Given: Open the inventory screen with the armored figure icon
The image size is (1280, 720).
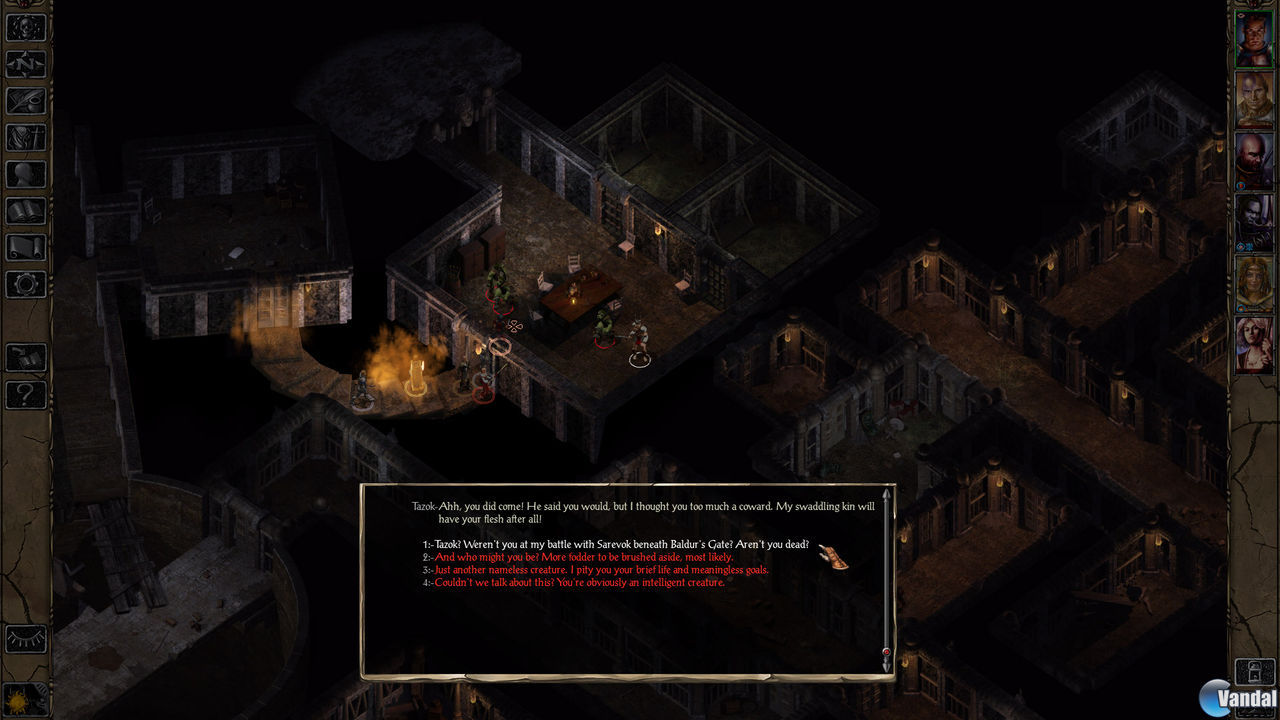Looking at the screenshot, I should click(26, 138).
